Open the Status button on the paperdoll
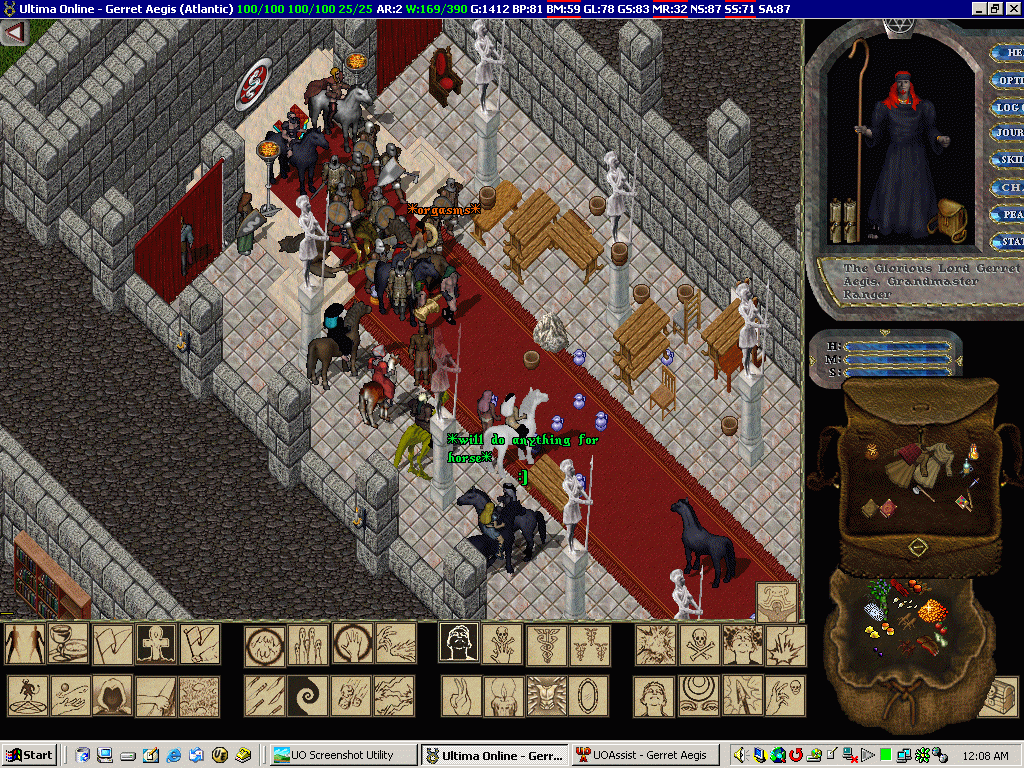 [1007, 241]
